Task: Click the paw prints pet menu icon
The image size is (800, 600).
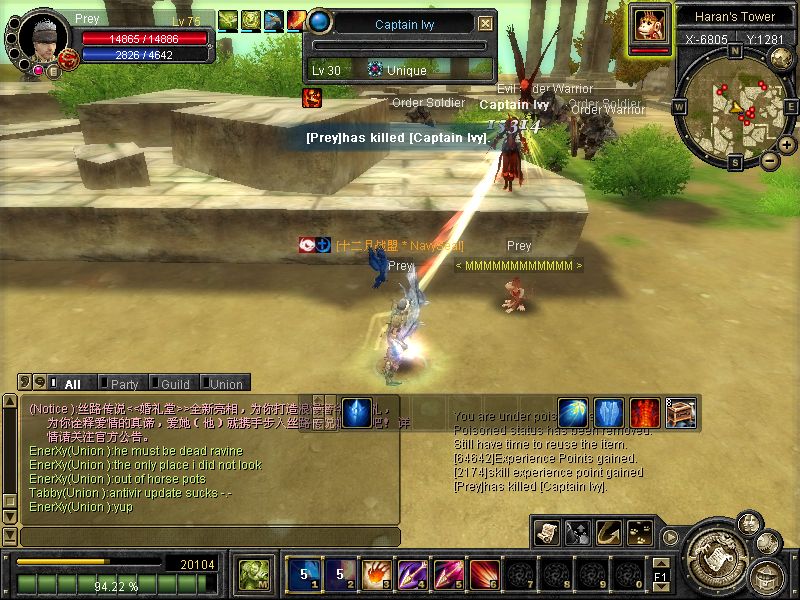Action: click(x=639, y=532)
